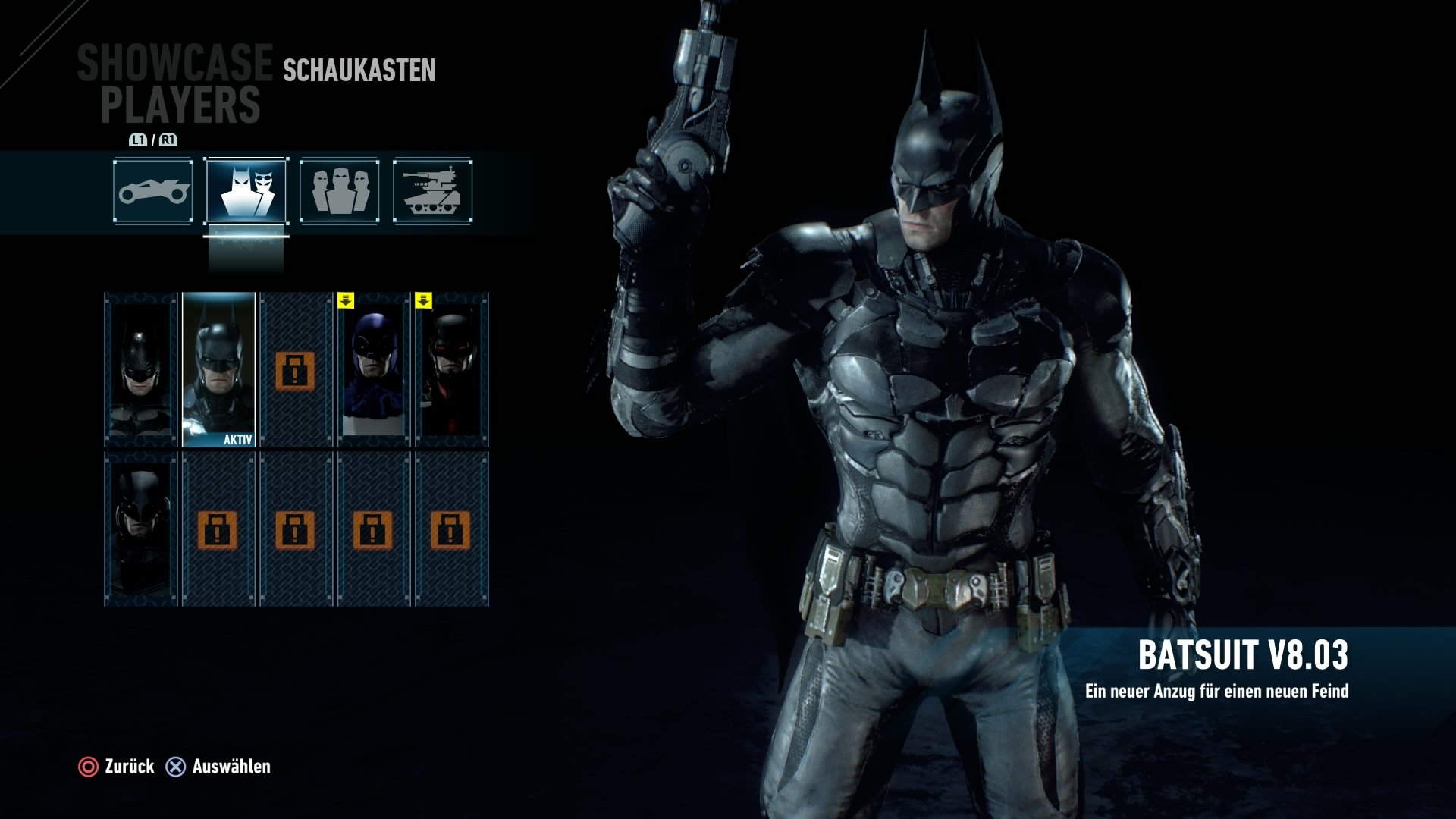
Task: Select the first dark Batsuit thumbnail
Action: [x=139, y=368]
